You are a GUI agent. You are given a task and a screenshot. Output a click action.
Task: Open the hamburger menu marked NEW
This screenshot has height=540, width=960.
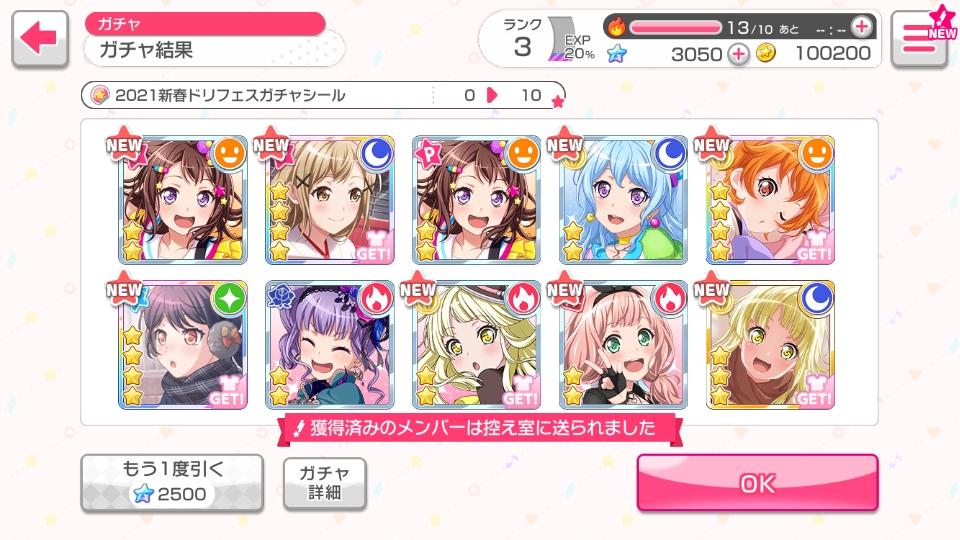tap(918, 39)
